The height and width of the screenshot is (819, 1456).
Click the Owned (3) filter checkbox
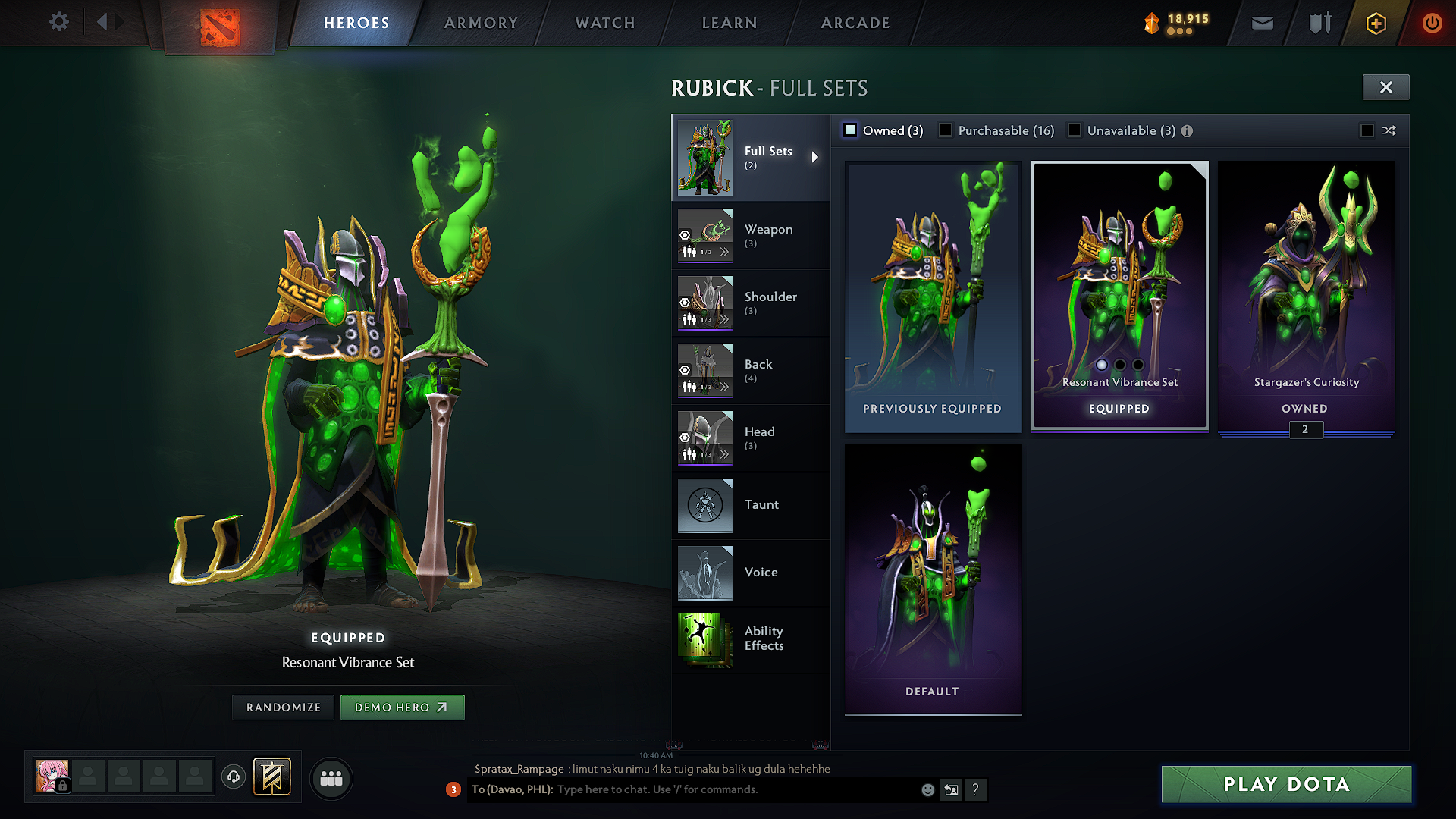[x=851, y=130]
